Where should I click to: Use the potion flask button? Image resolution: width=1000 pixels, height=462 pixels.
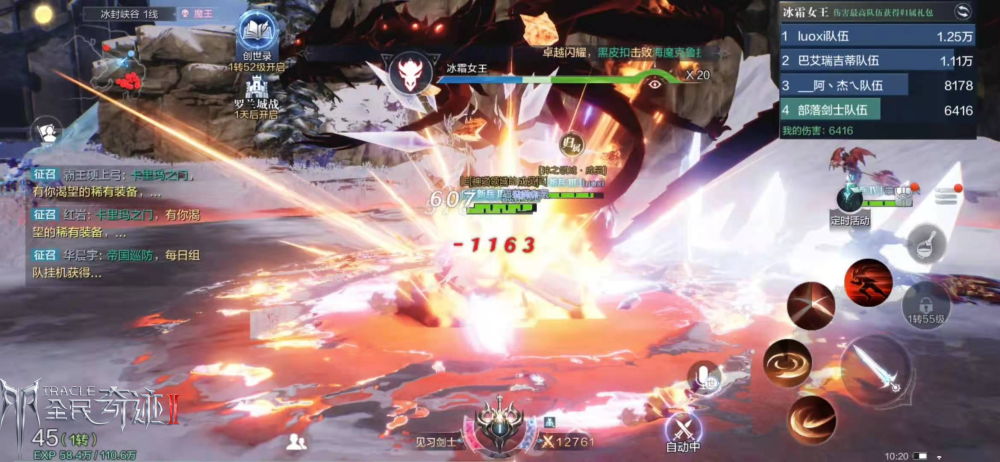[927, 241]
